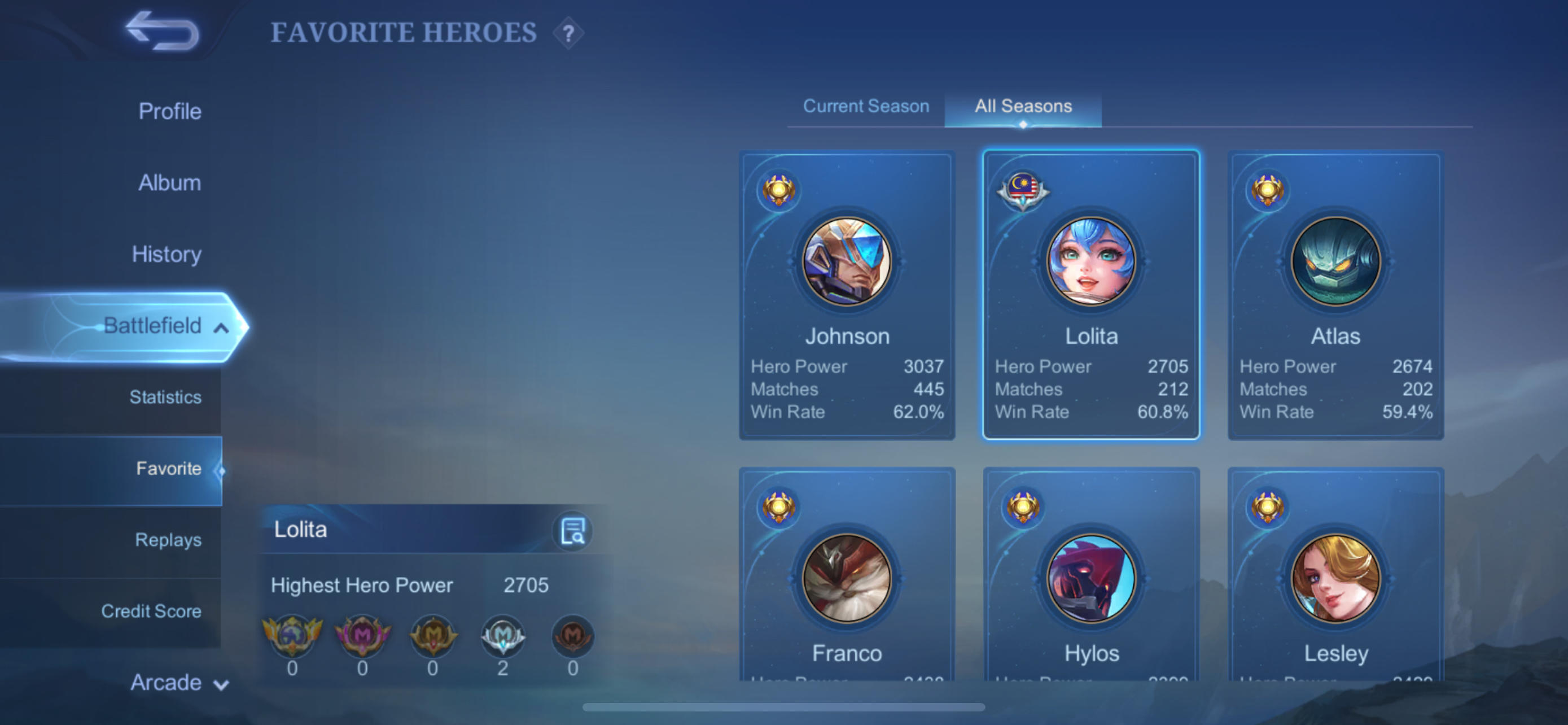Open the Favorite Heroes help question mark

(568, 33)
